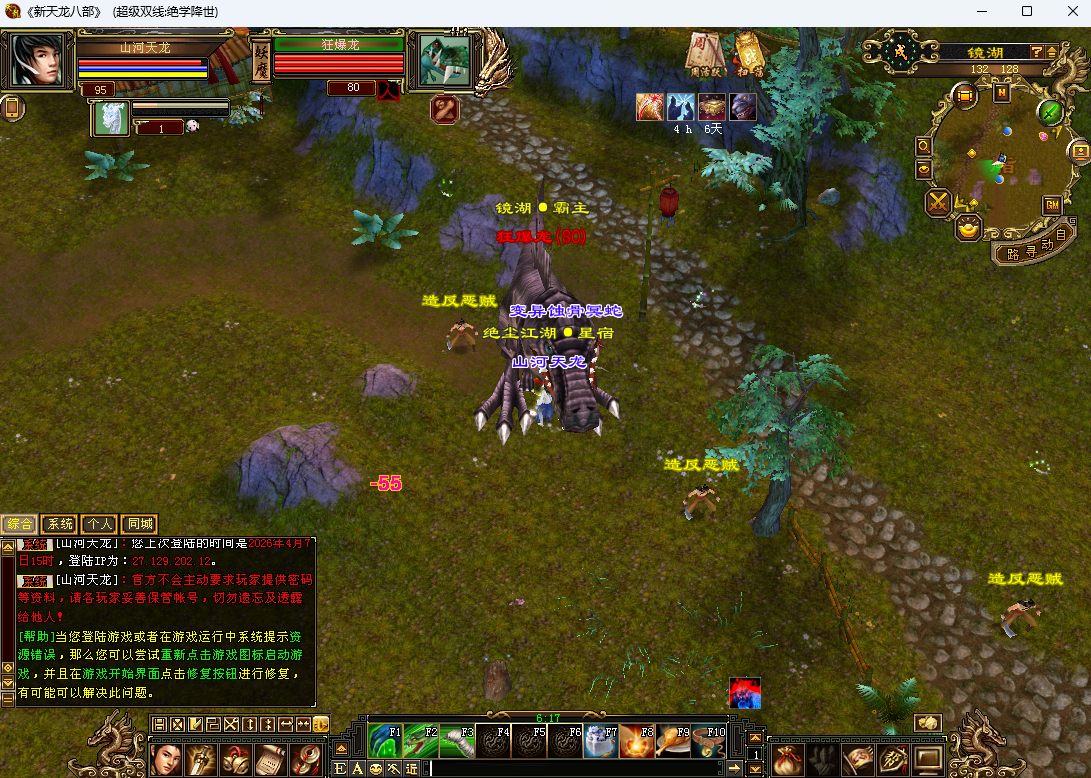1091x778 pixels.
Task: Use the F1 skill slot
Action: 385,741
